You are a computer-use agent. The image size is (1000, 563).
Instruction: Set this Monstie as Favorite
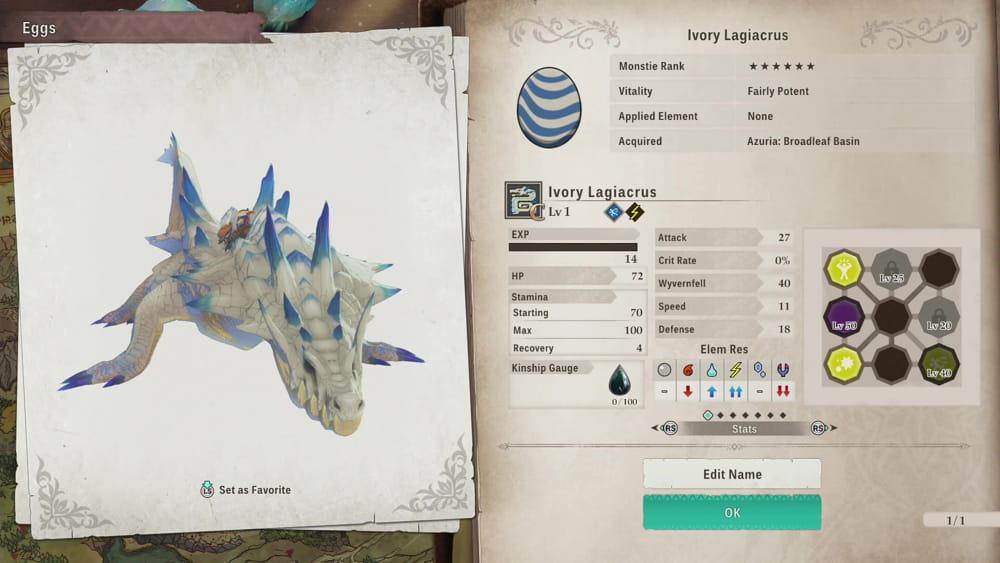click(246, 490)
